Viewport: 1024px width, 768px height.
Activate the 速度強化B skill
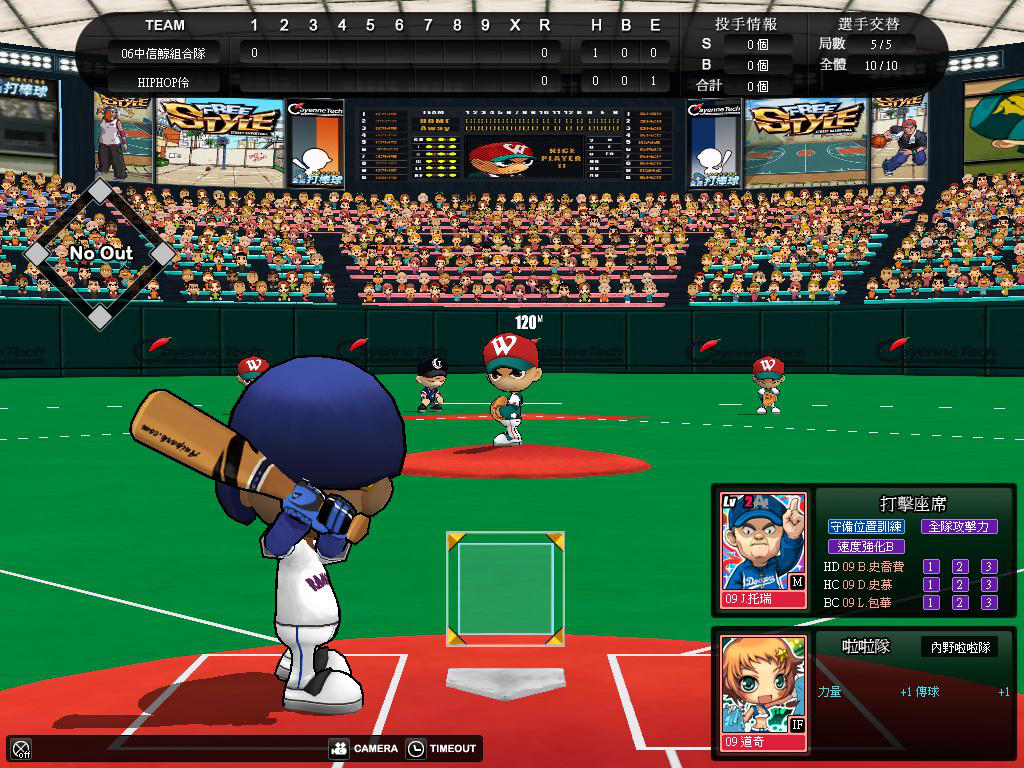tap(866, 547)
